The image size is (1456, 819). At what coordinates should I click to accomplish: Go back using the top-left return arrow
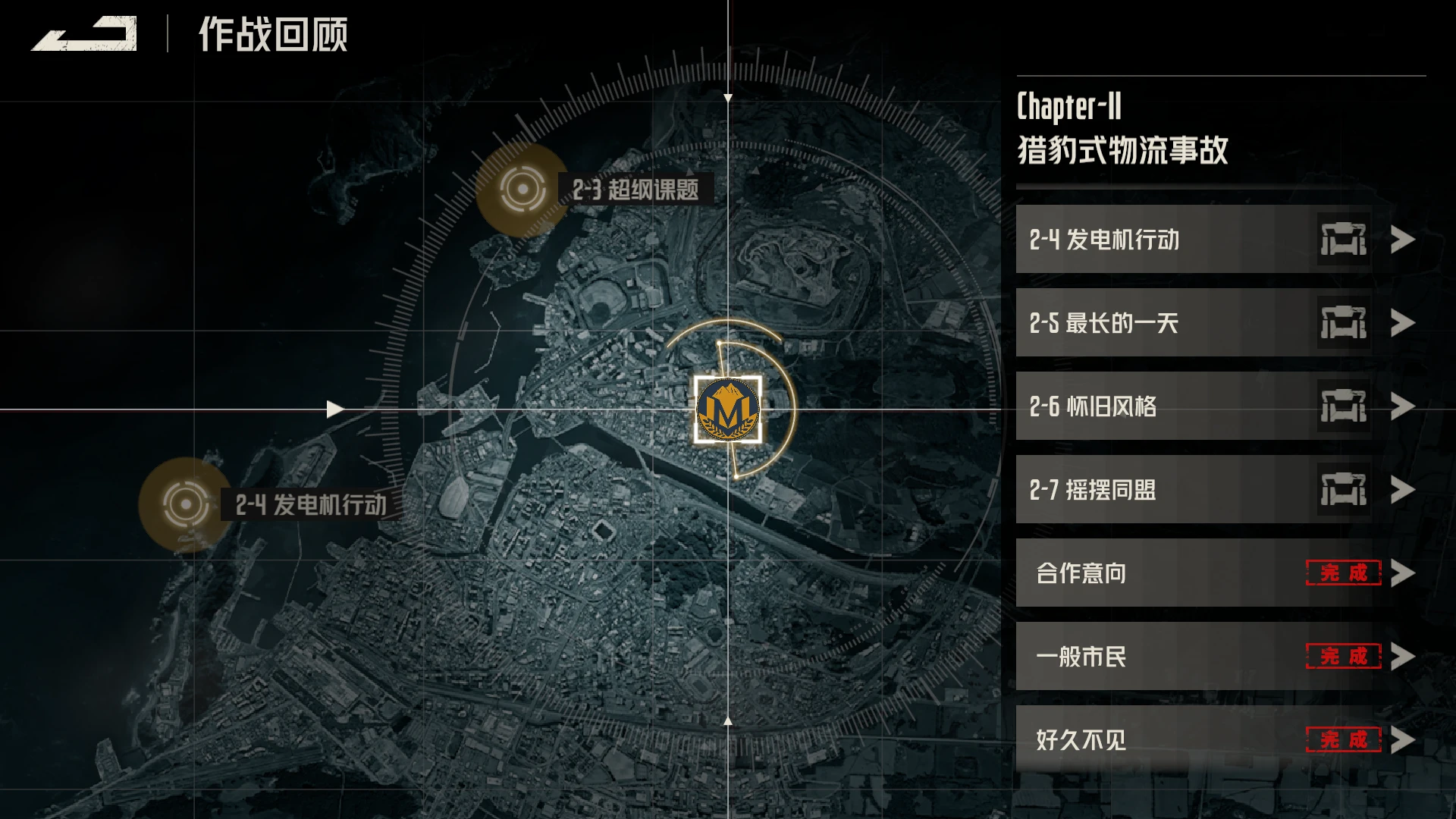coord(84,34)
